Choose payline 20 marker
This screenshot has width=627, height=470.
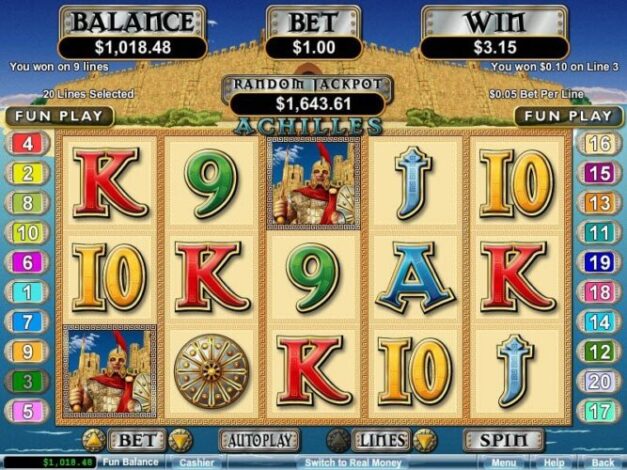(x=599, y=381)
